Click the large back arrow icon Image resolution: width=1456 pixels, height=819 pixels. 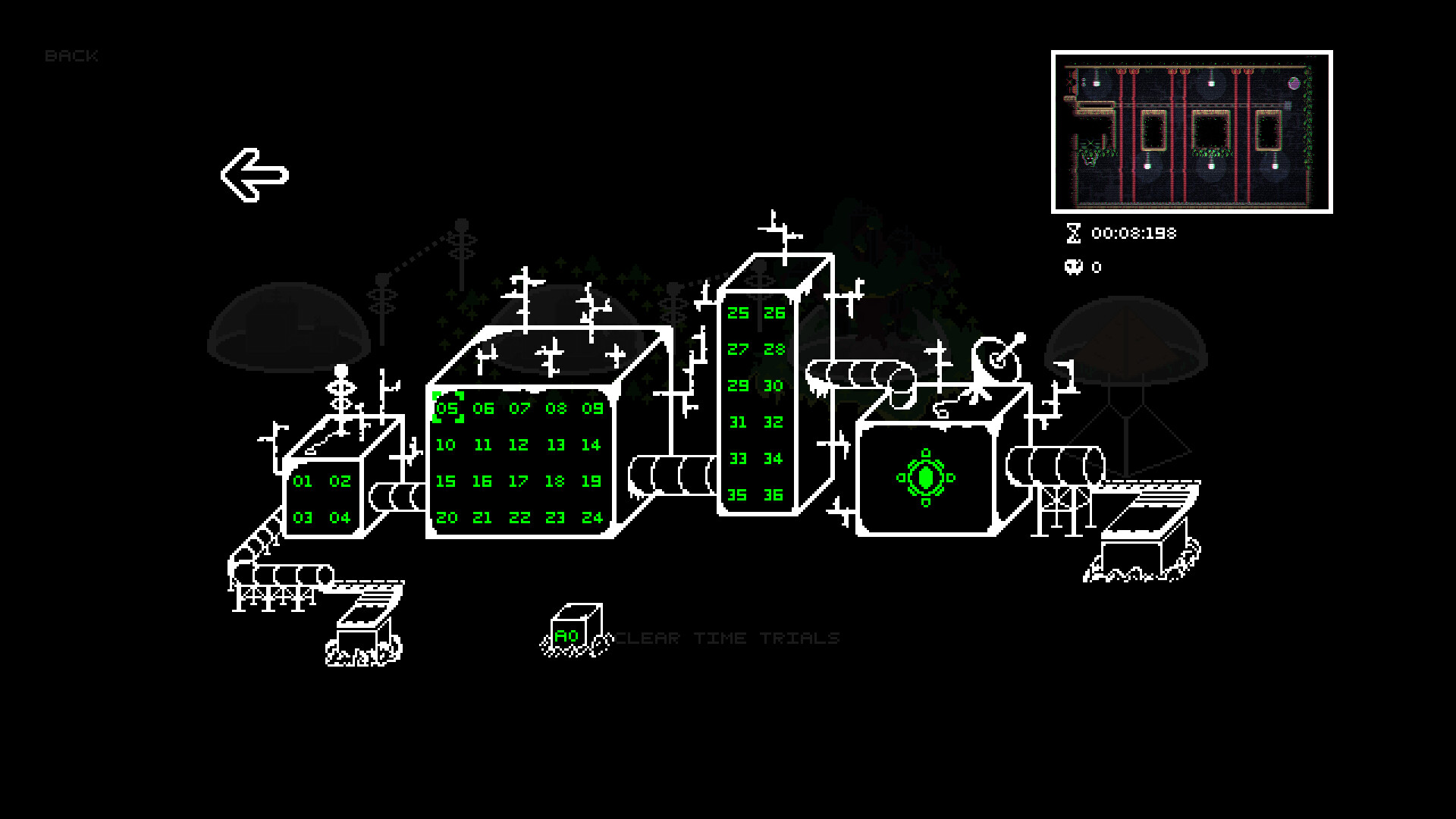coord(255,174)
